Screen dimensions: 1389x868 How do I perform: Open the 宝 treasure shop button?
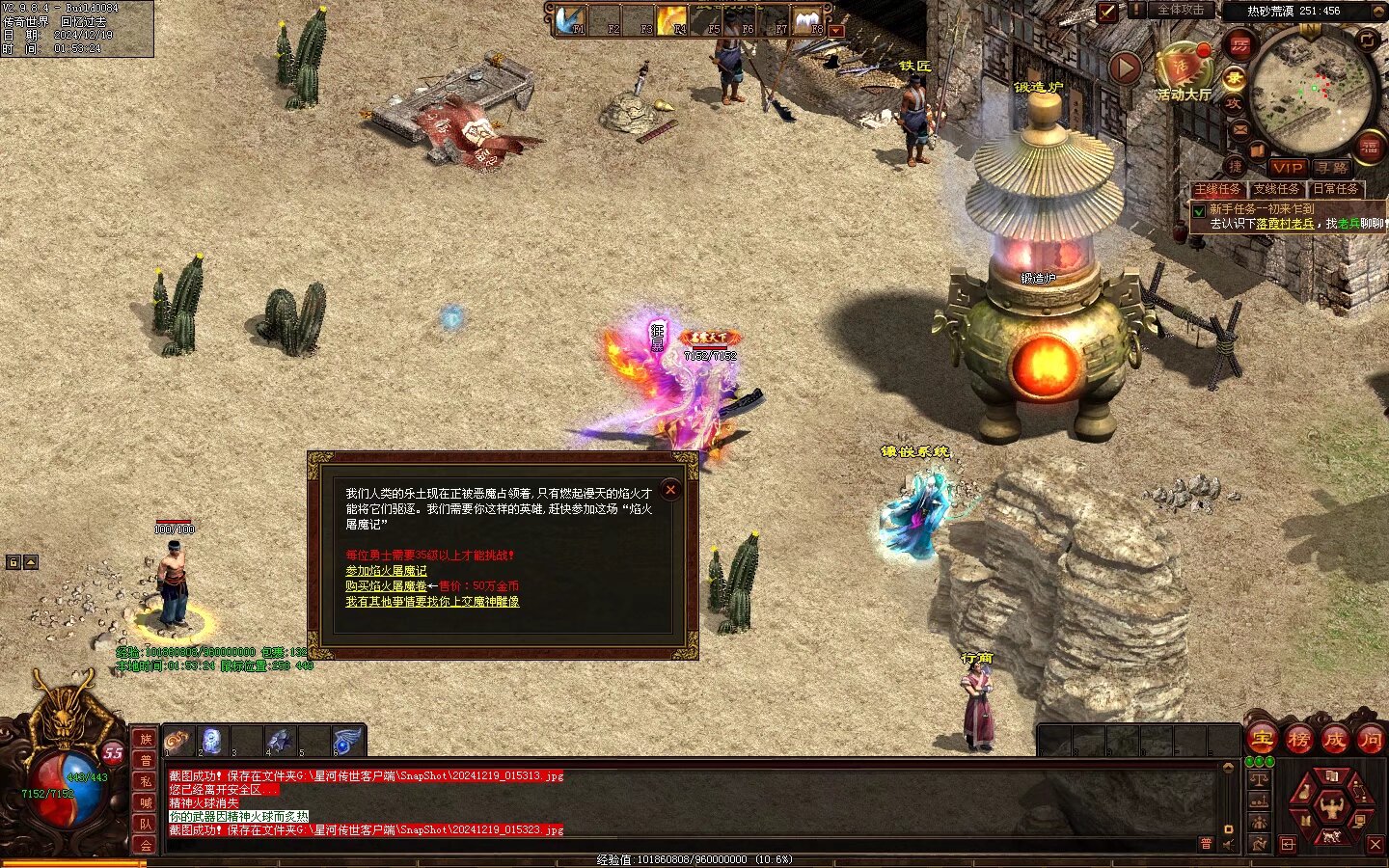(x=1263, y=741)
